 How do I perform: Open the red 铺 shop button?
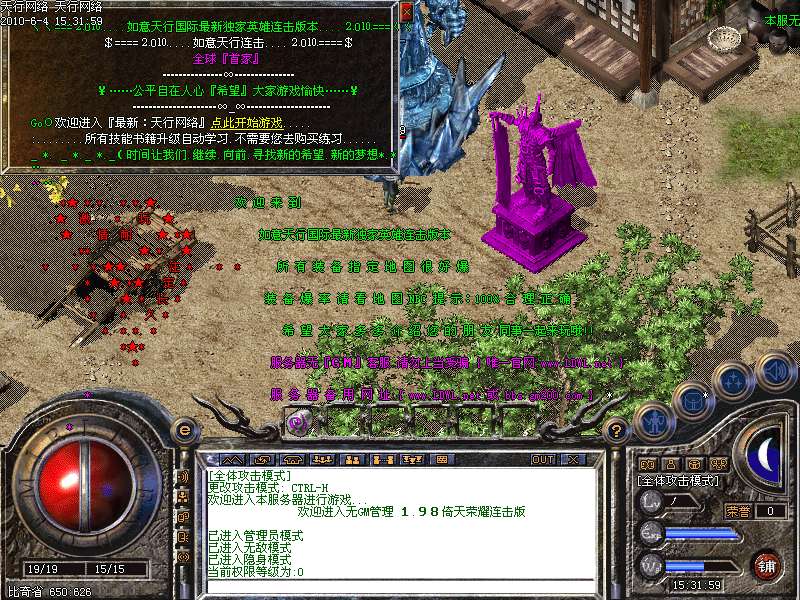click(x=767, y=565)
